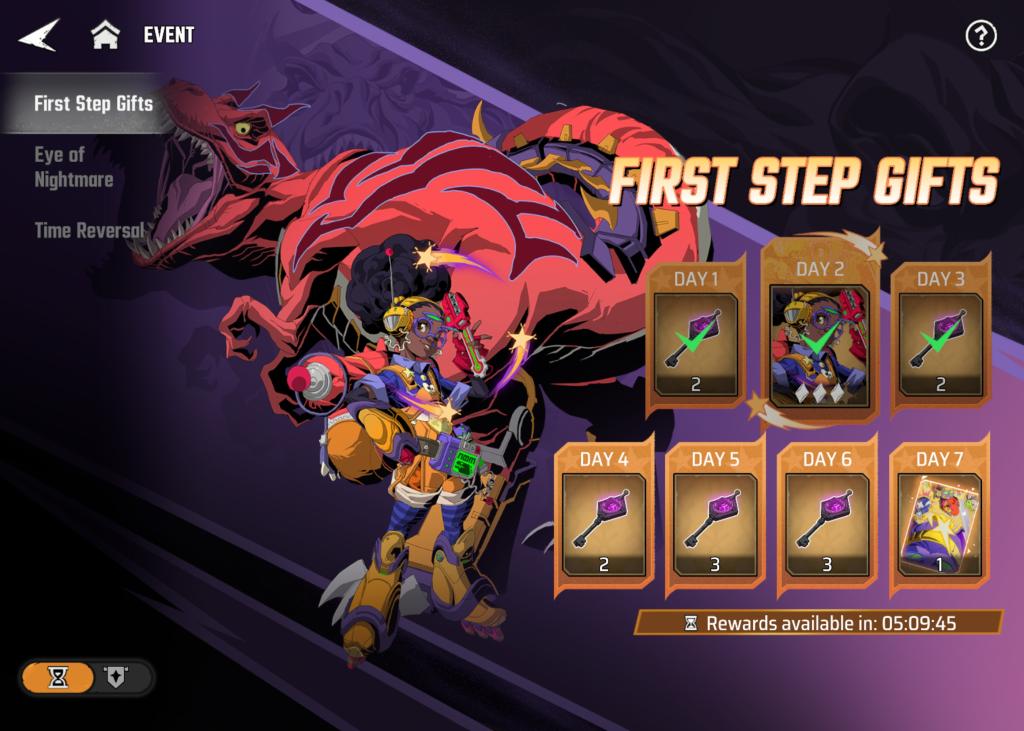Go back using the arrow button
This screenshot has height=731, width=1024.
[39, 35]
